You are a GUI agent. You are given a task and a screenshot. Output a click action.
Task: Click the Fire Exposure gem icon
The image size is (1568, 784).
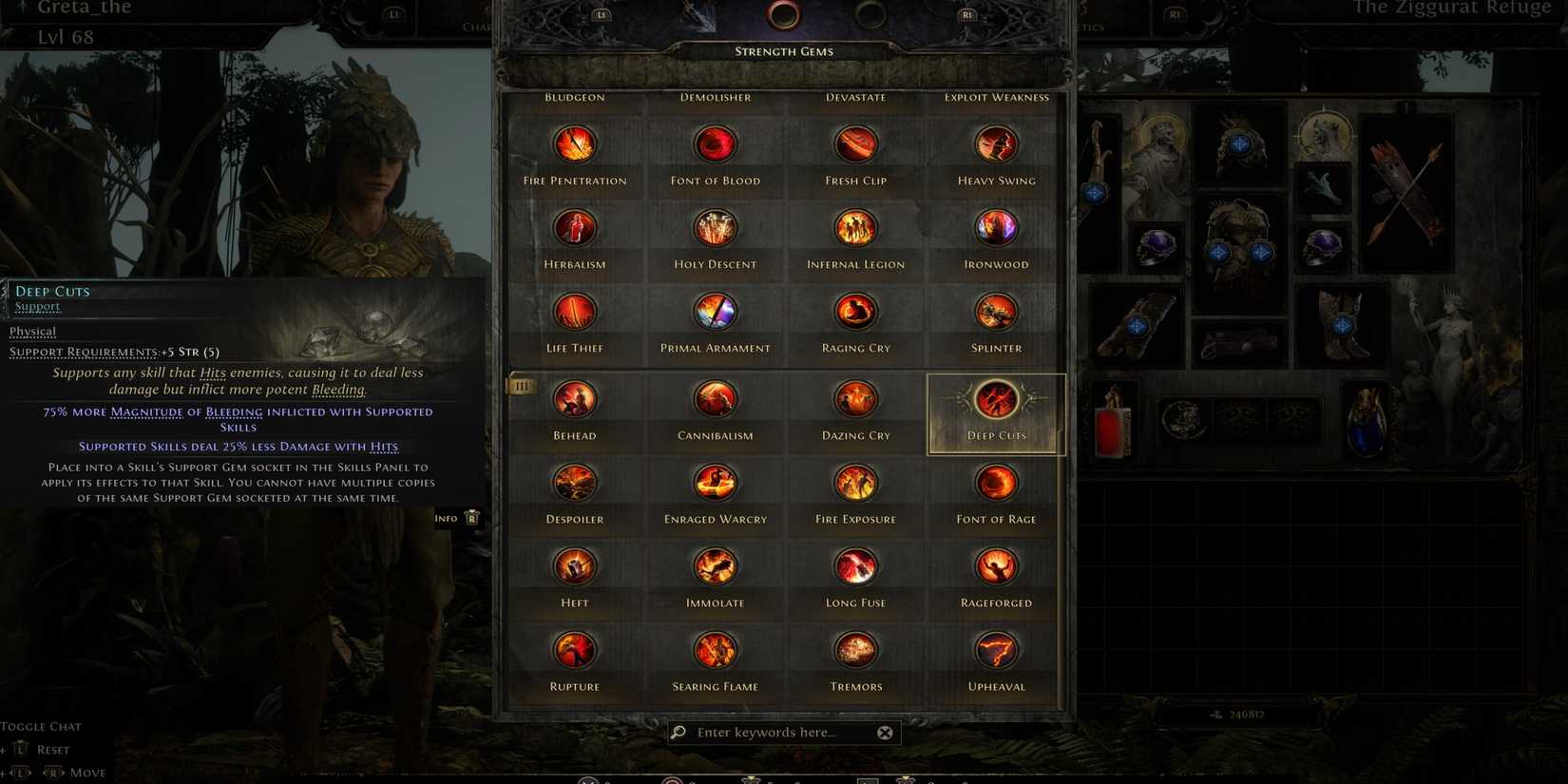point(854,482)
